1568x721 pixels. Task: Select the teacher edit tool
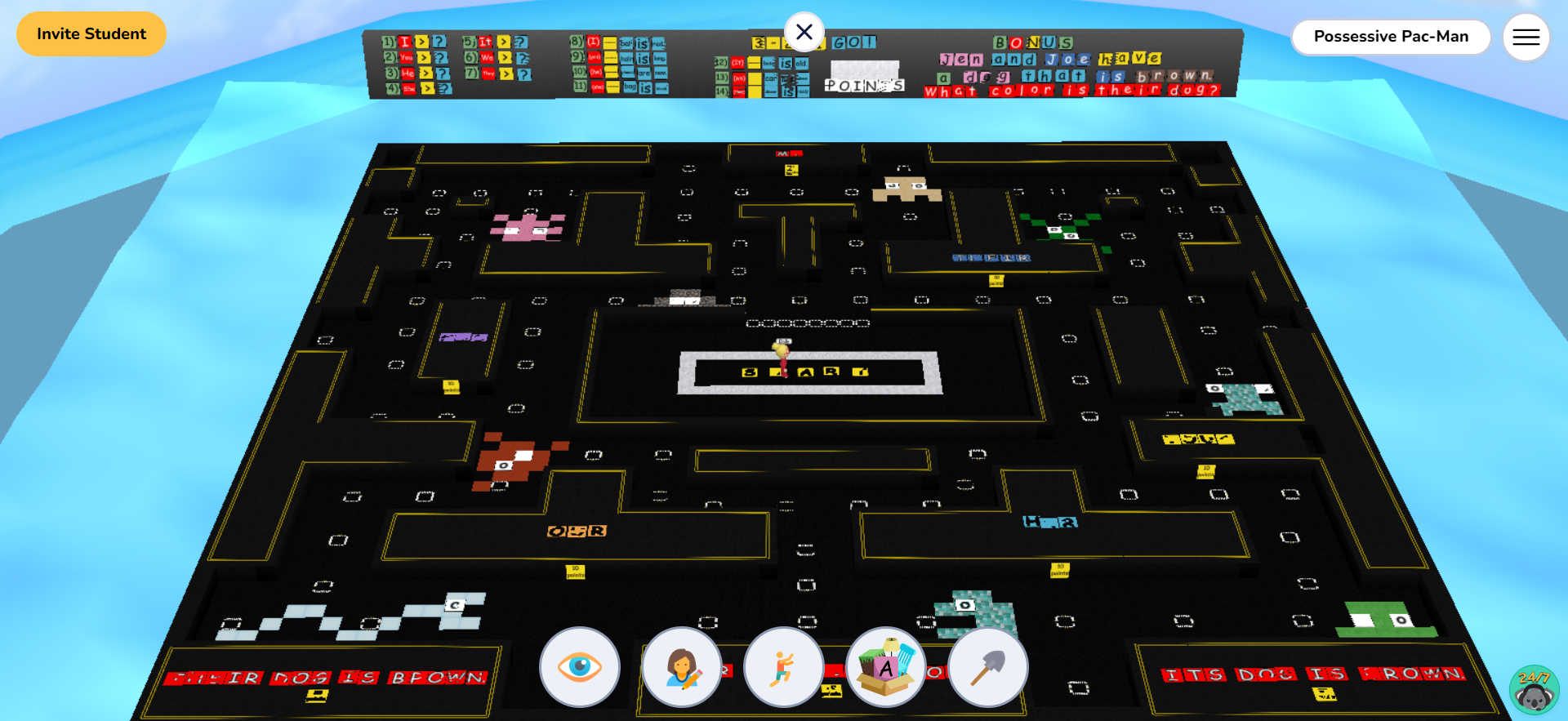coord(682,667)
